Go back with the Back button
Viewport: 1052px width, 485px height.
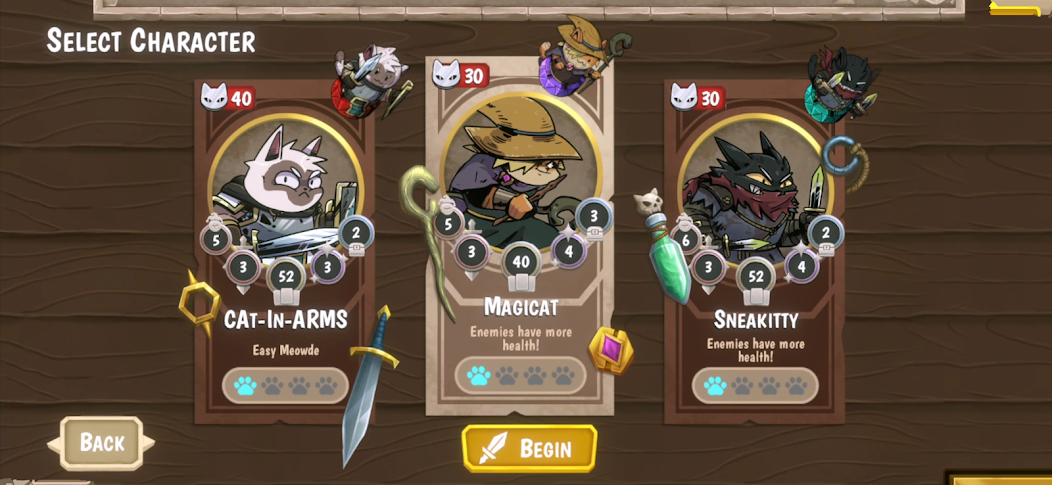(x=101, y=442)
